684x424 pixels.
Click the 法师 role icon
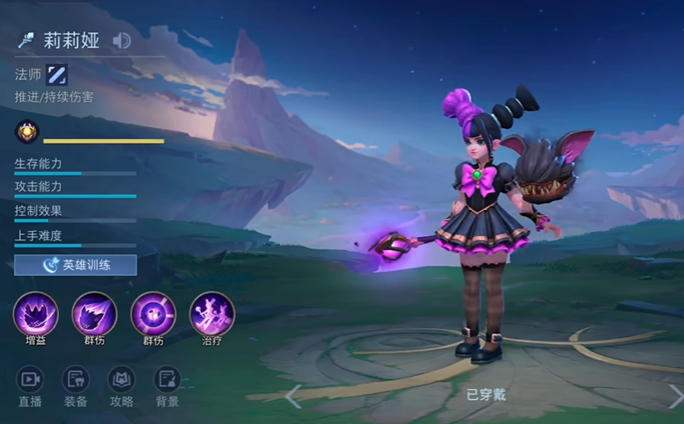[x=57, y=74]
